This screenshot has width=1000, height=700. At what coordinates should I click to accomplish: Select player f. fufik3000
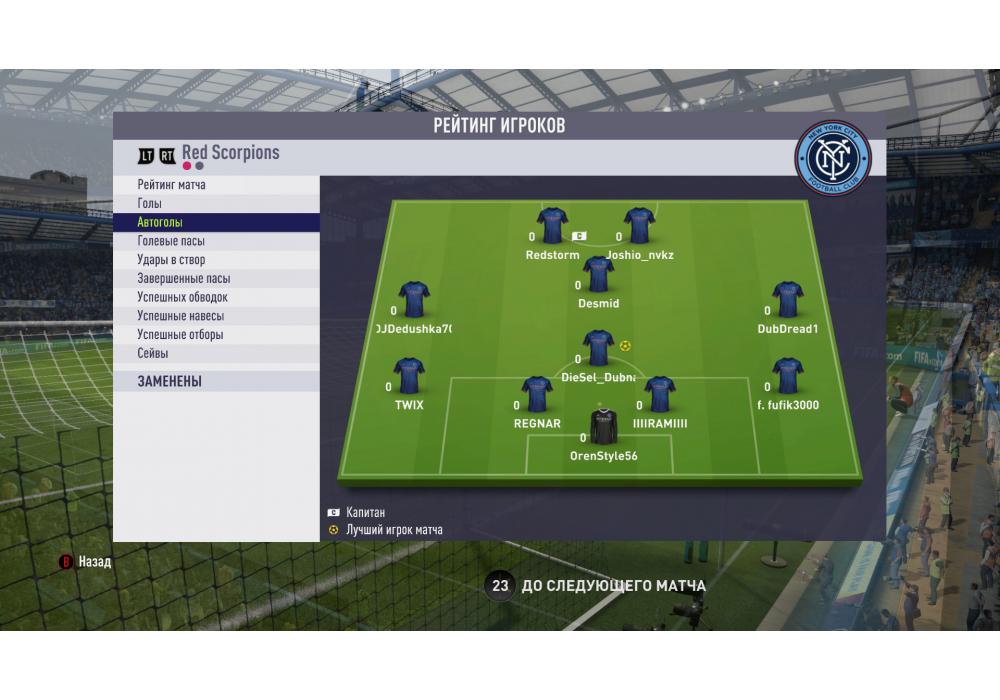point(788,377)
